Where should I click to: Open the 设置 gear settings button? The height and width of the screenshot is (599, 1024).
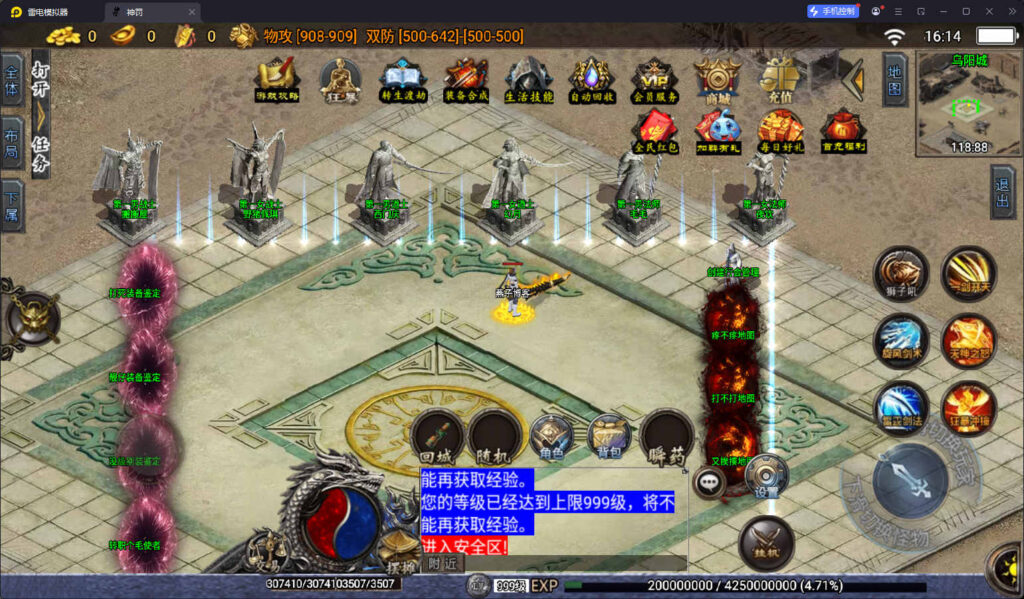point(766,476)
